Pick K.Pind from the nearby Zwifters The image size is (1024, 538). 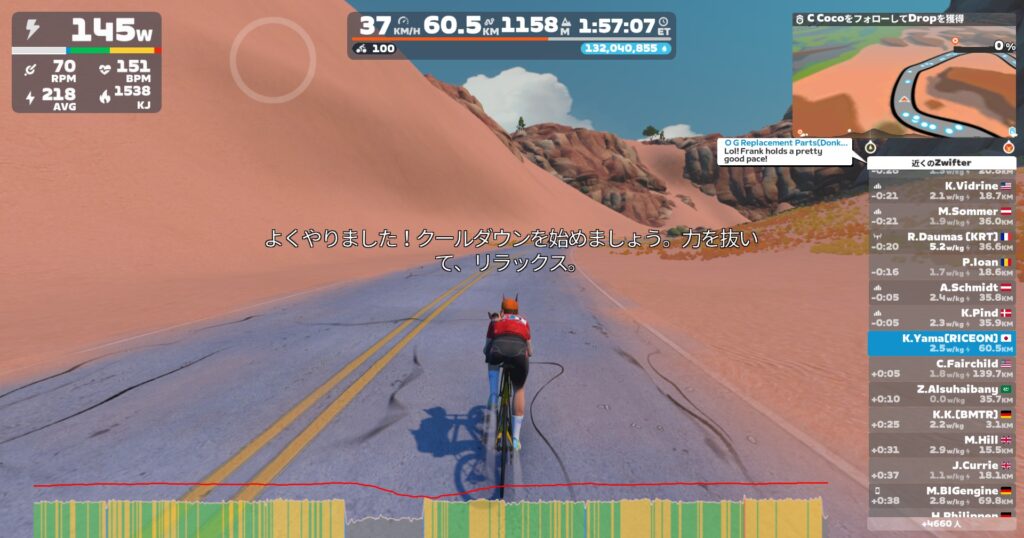(x=941, y=318)
